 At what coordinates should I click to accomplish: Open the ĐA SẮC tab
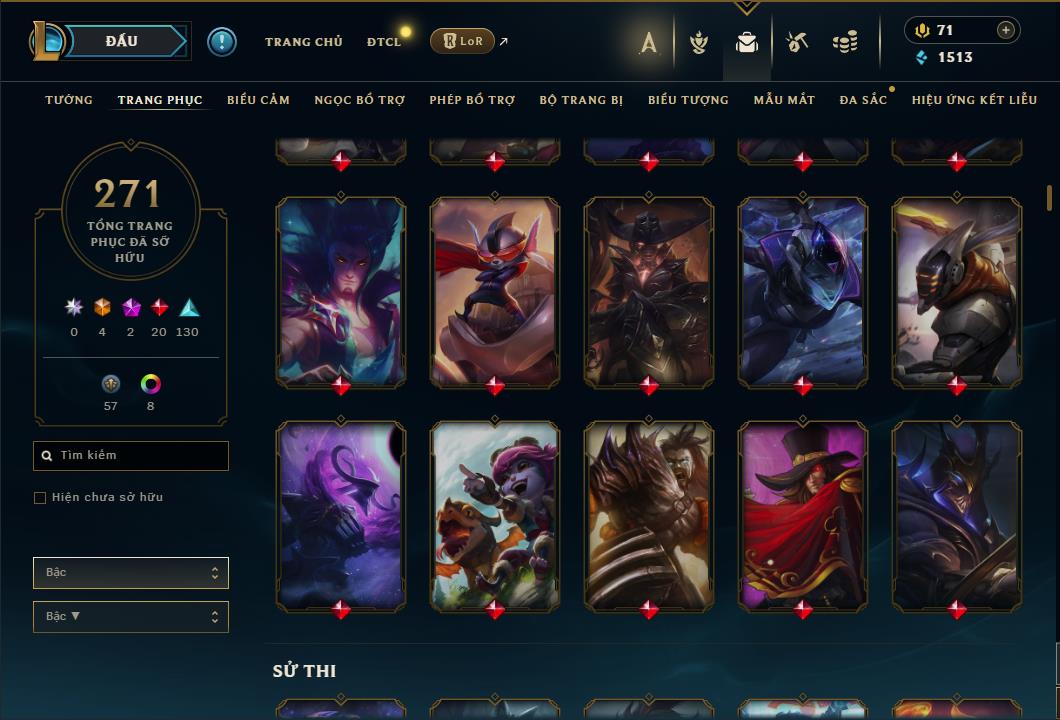863,100
